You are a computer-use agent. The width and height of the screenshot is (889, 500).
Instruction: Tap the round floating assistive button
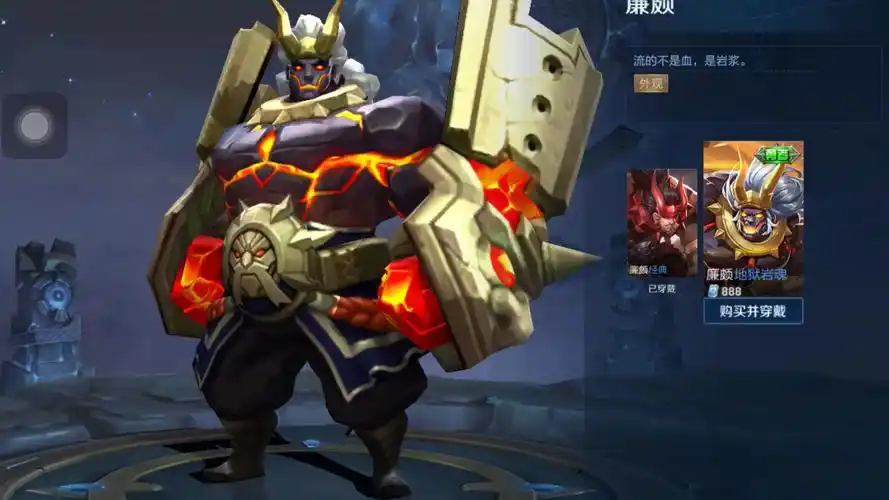pyautogui.click(x=35, y=126)
